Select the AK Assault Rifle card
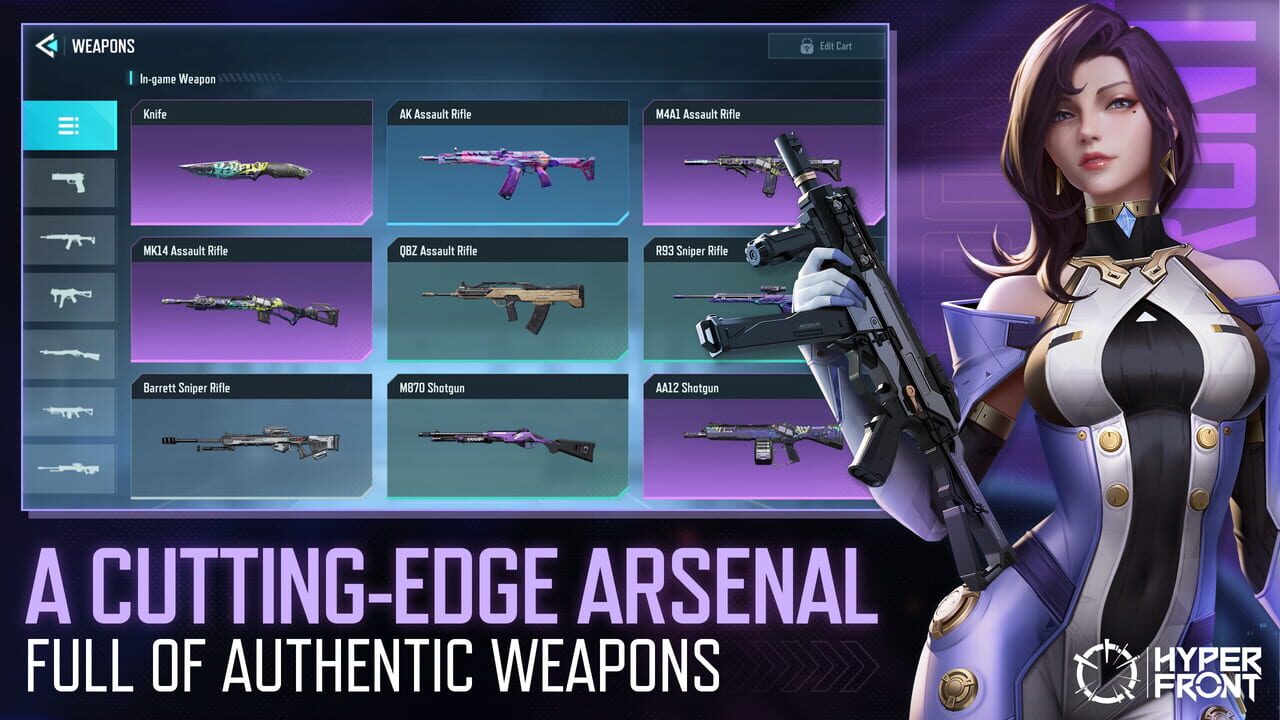The height and width of the screenshot is (720, 1280). coord(506,165)
